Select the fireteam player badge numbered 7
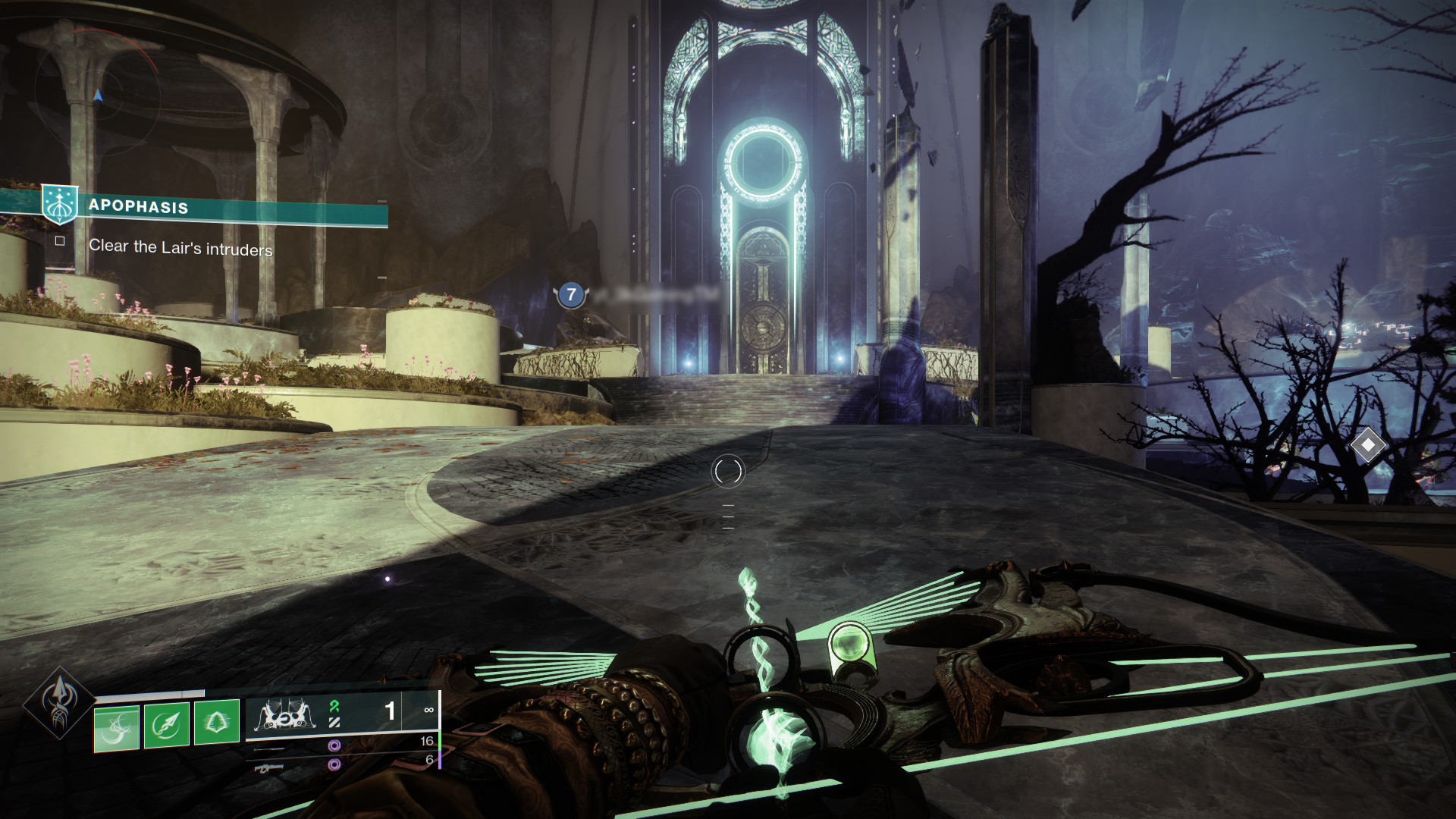The image size is (1456, 819). click(571, 294)
